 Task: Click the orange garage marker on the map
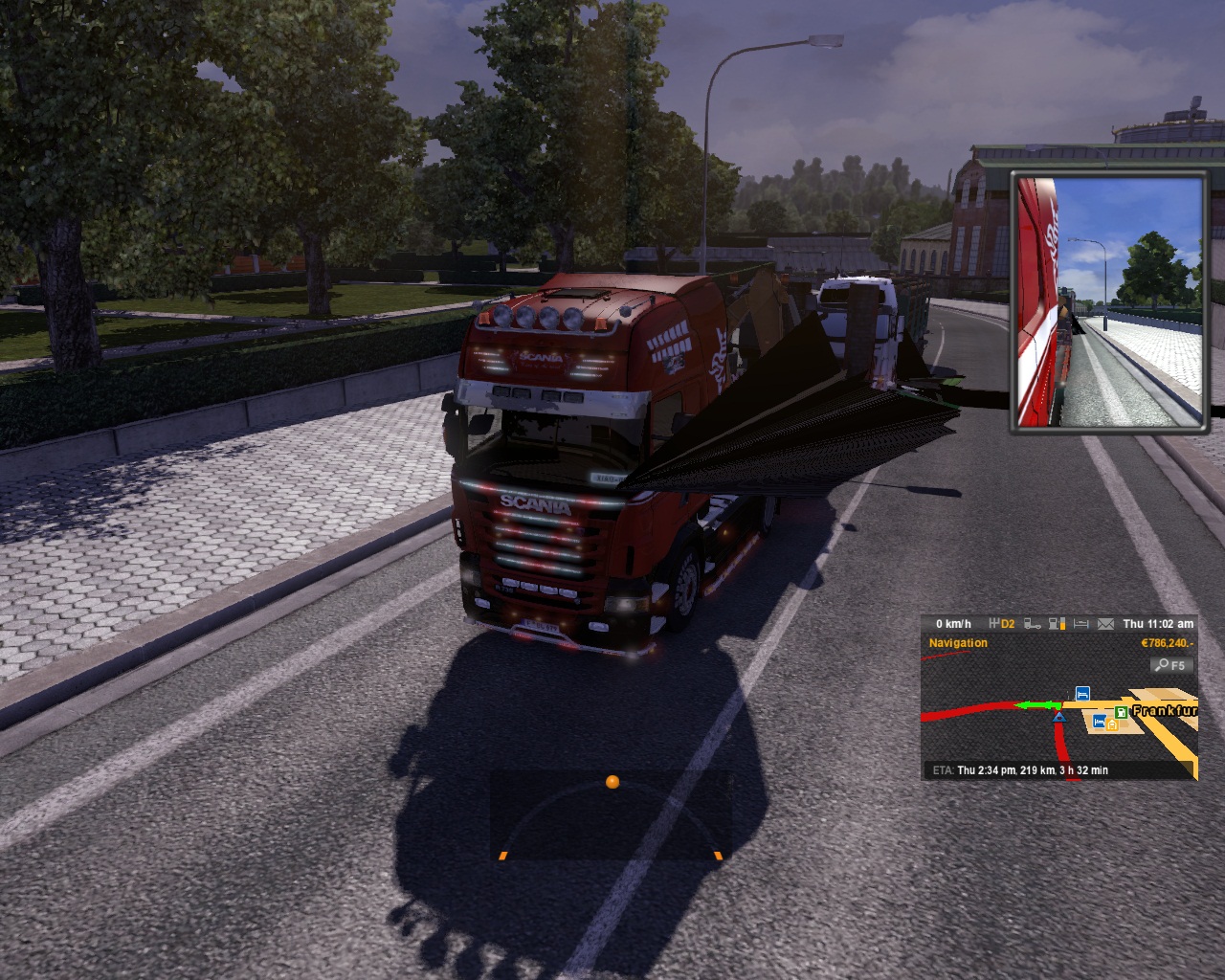point(1112,724)
